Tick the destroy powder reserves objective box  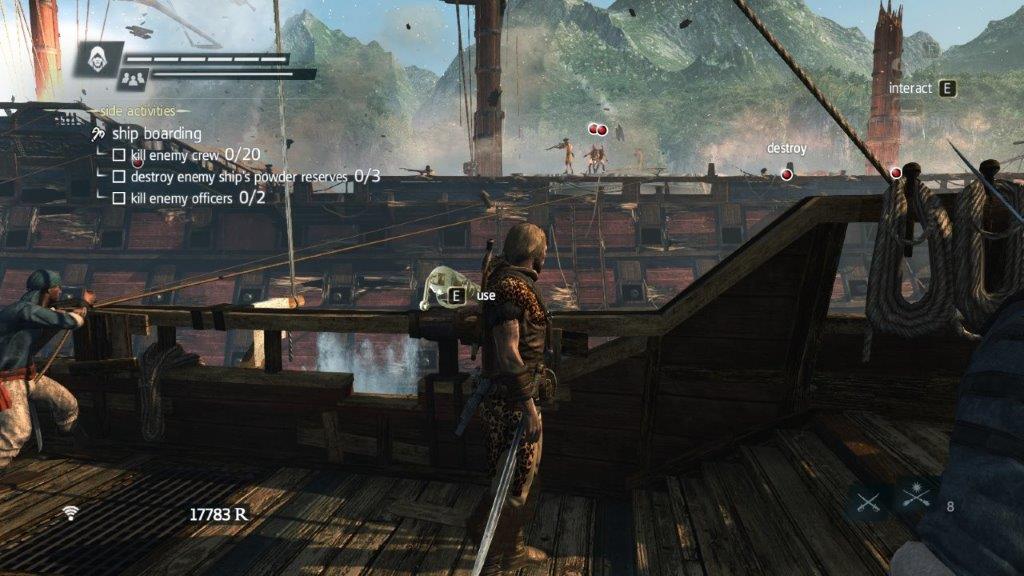point(119,177)
